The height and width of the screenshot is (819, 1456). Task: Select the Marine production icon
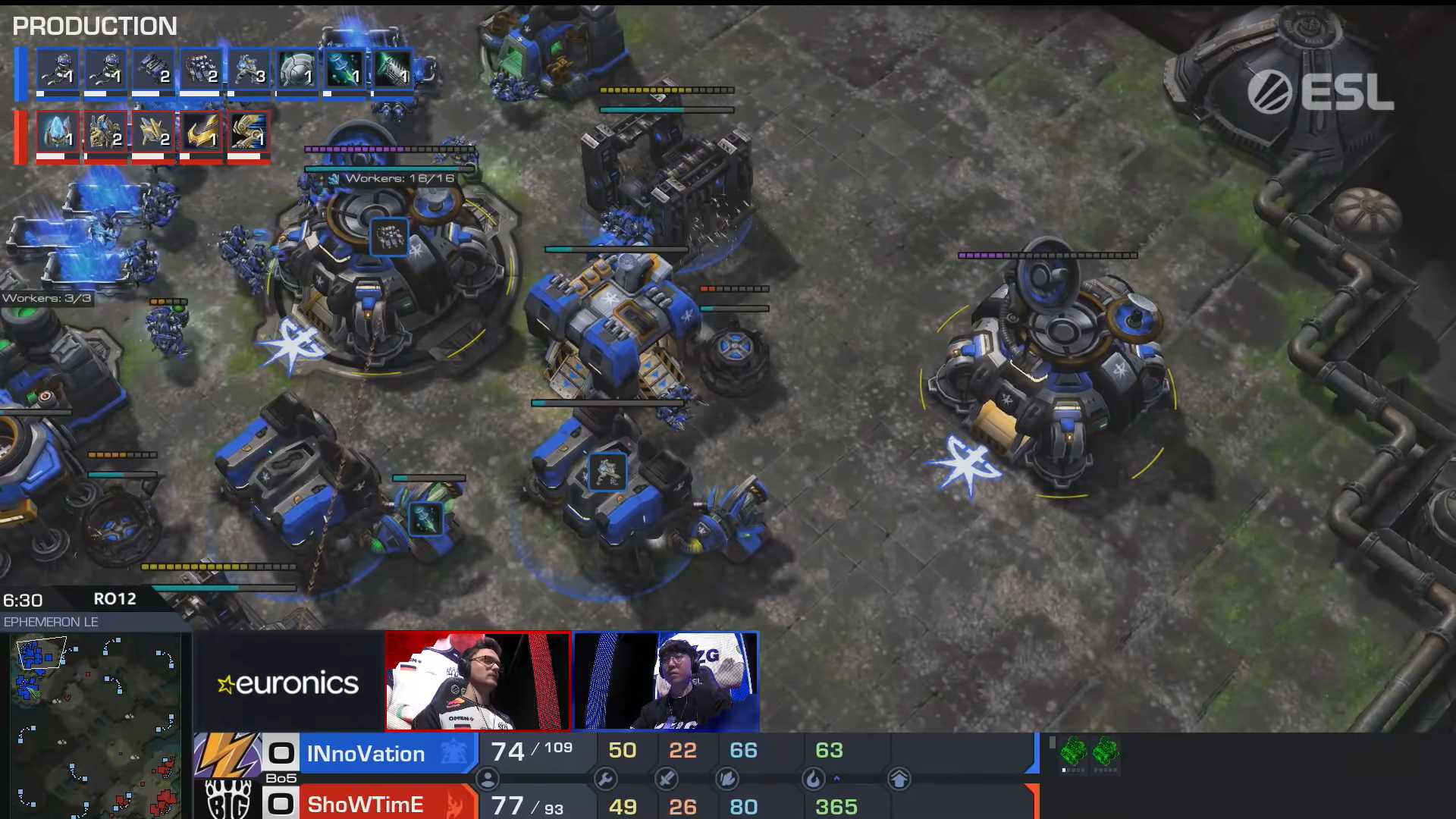coord(249,71)
